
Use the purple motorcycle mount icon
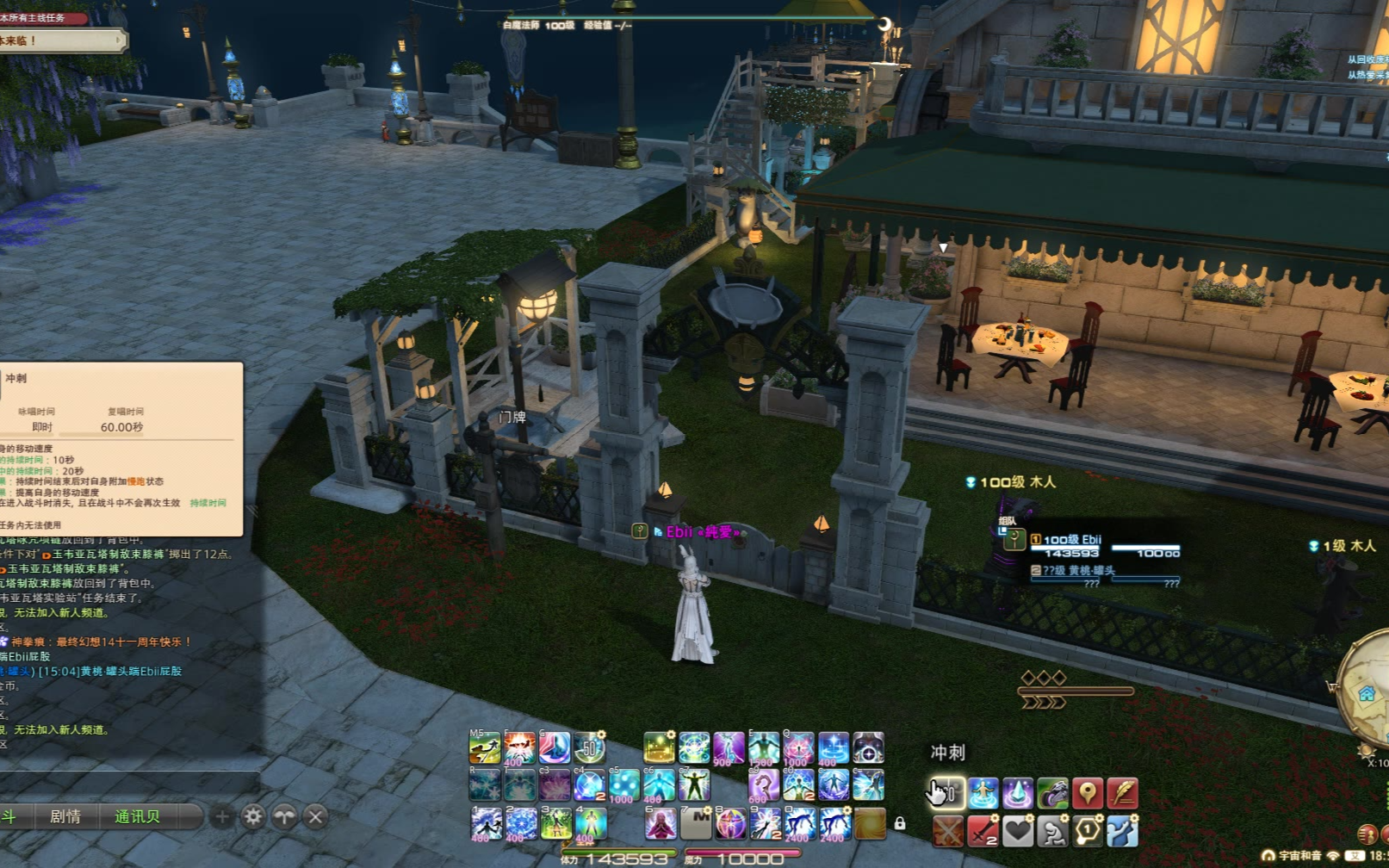point(1052,792)
